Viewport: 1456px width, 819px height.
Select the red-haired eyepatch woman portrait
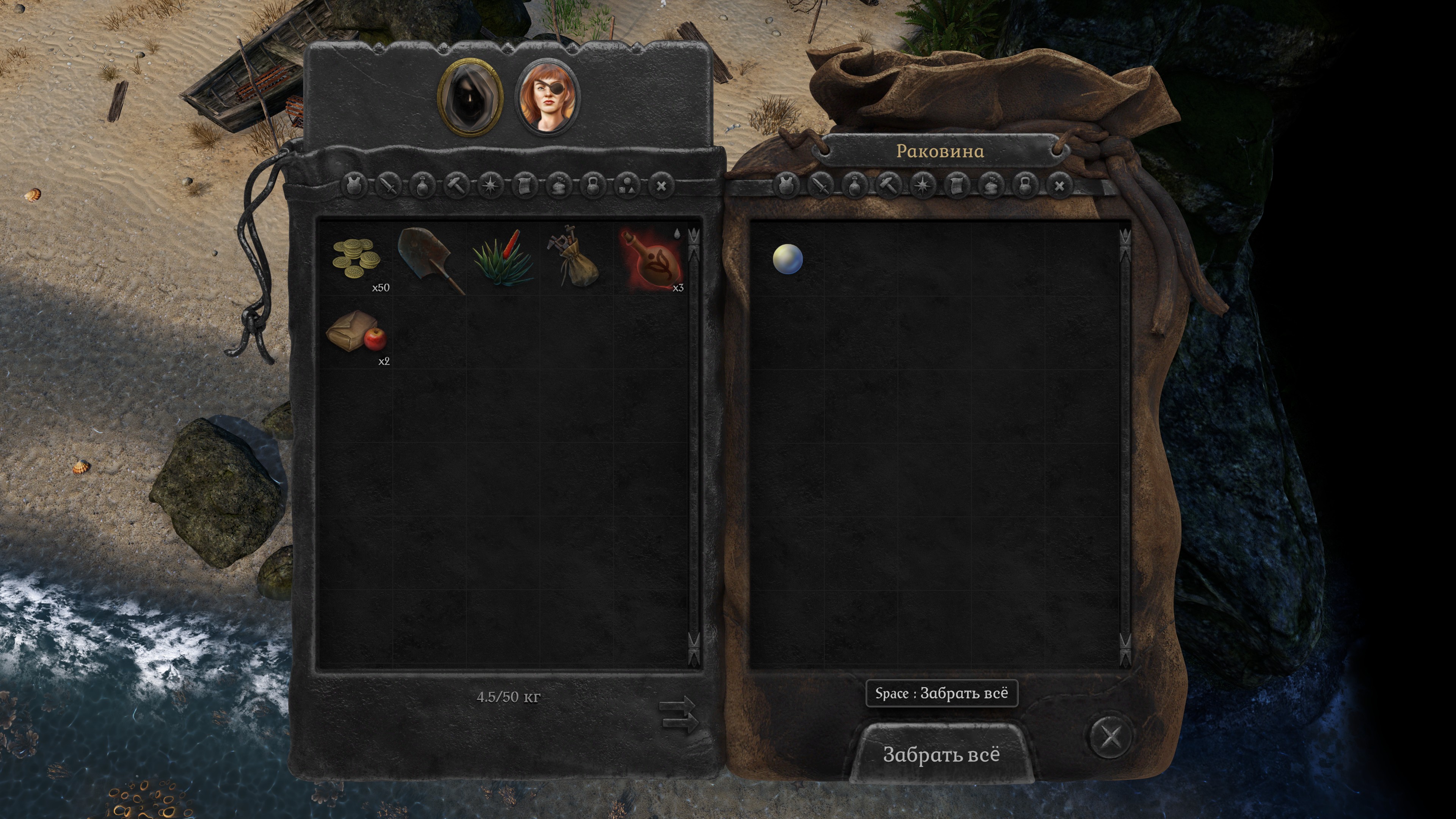click(x=548, y=97)
